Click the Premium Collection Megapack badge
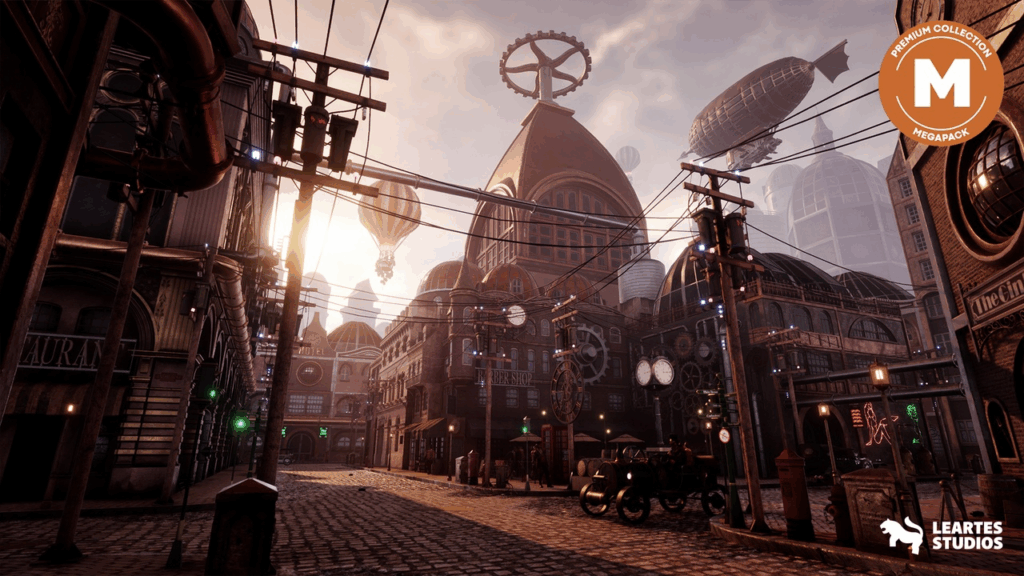Image resolution: width=1024 pixels, height=576 pixels. (x=941, y=83)
